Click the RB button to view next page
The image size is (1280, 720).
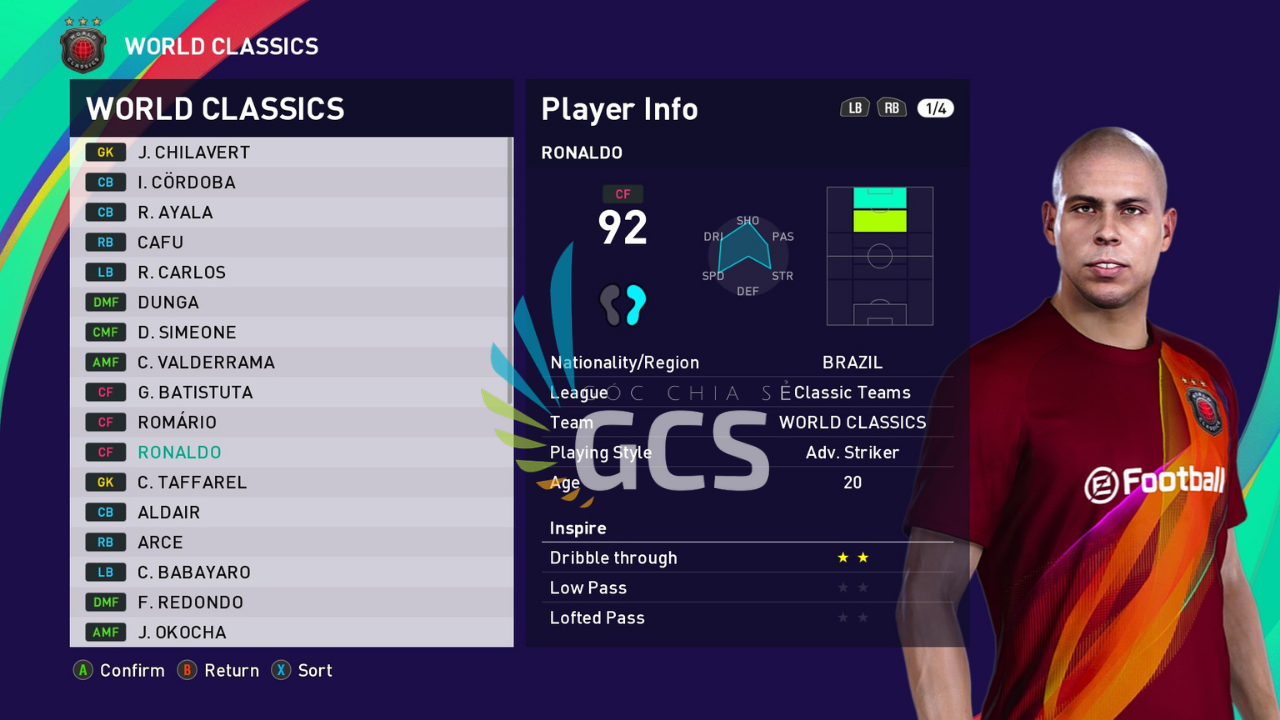pos(891,107)
